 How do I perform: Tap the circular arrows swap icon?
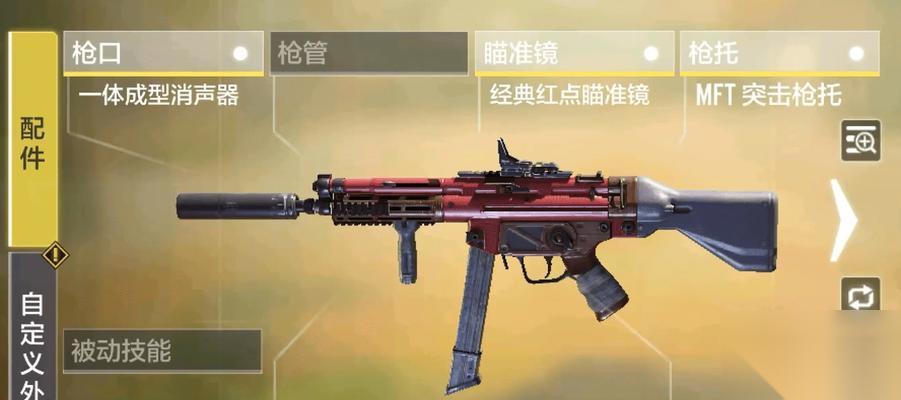click(x=860, y=297)
